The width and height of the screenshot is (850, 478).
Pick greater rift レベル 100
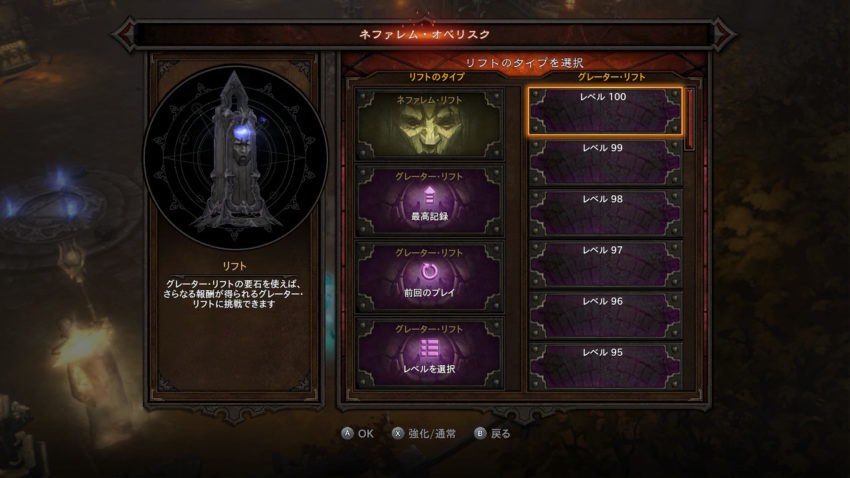[605, 110]
